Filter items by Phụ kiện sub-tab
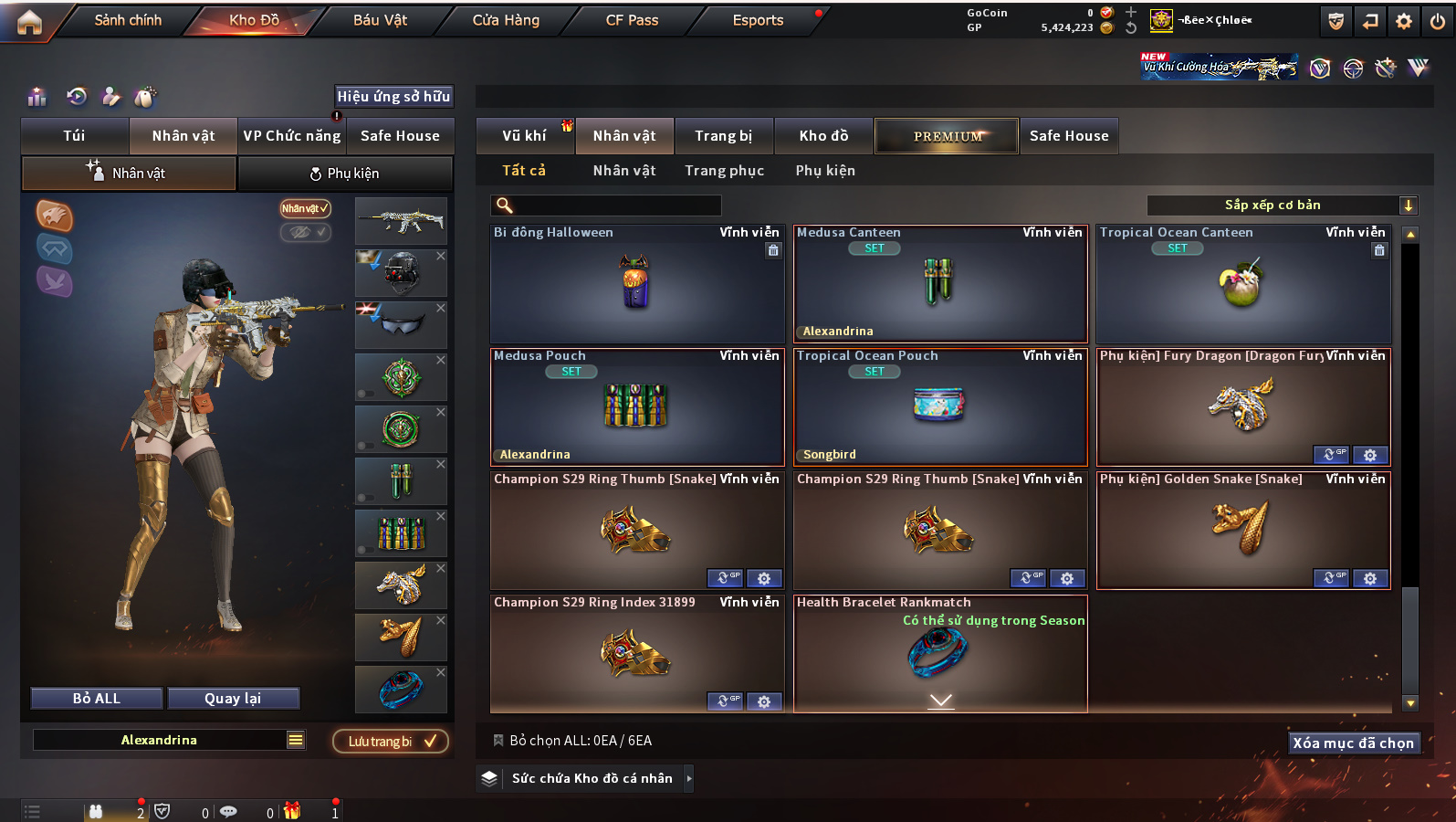 [825, 171]
